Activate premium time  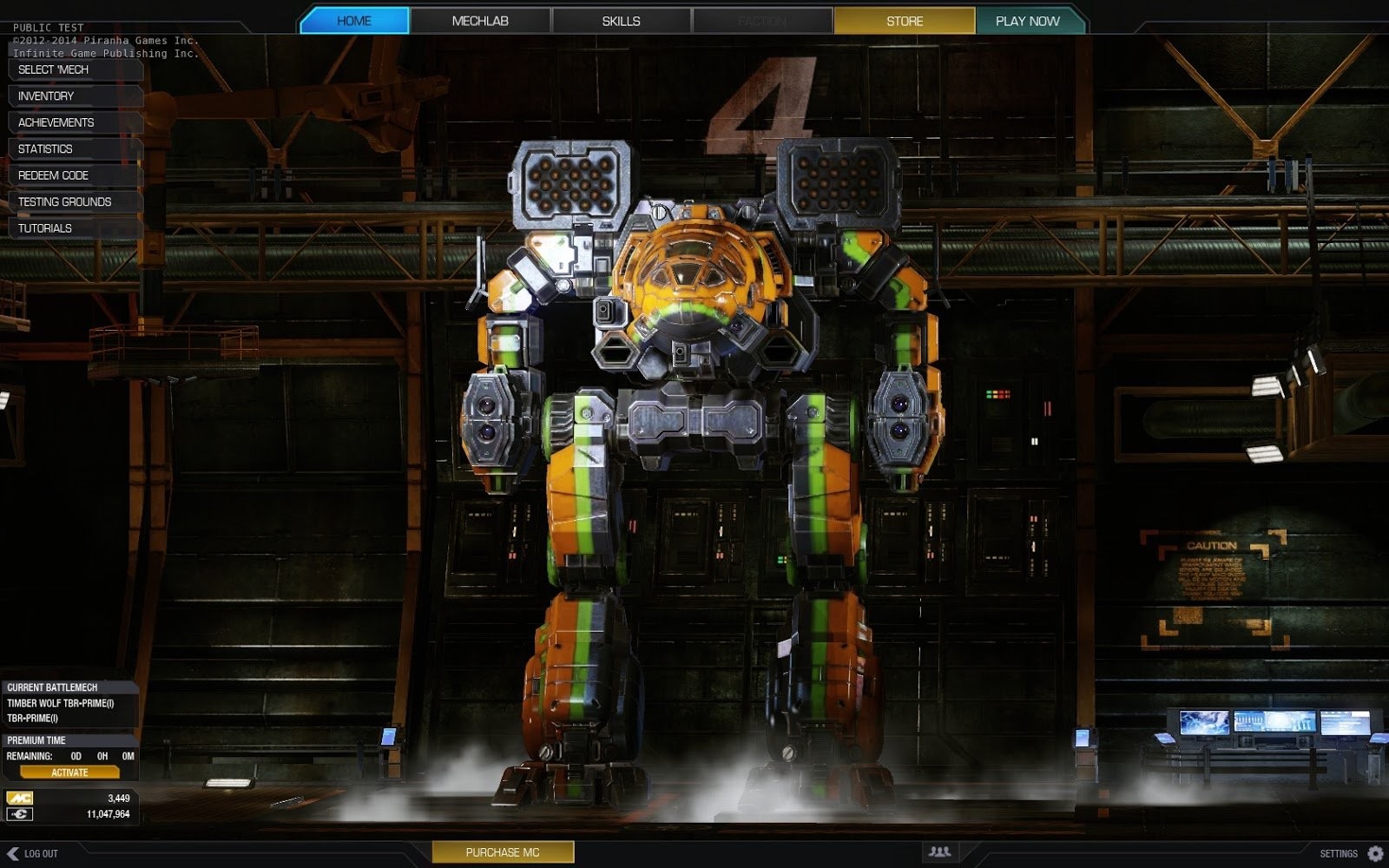click(69, 771)
